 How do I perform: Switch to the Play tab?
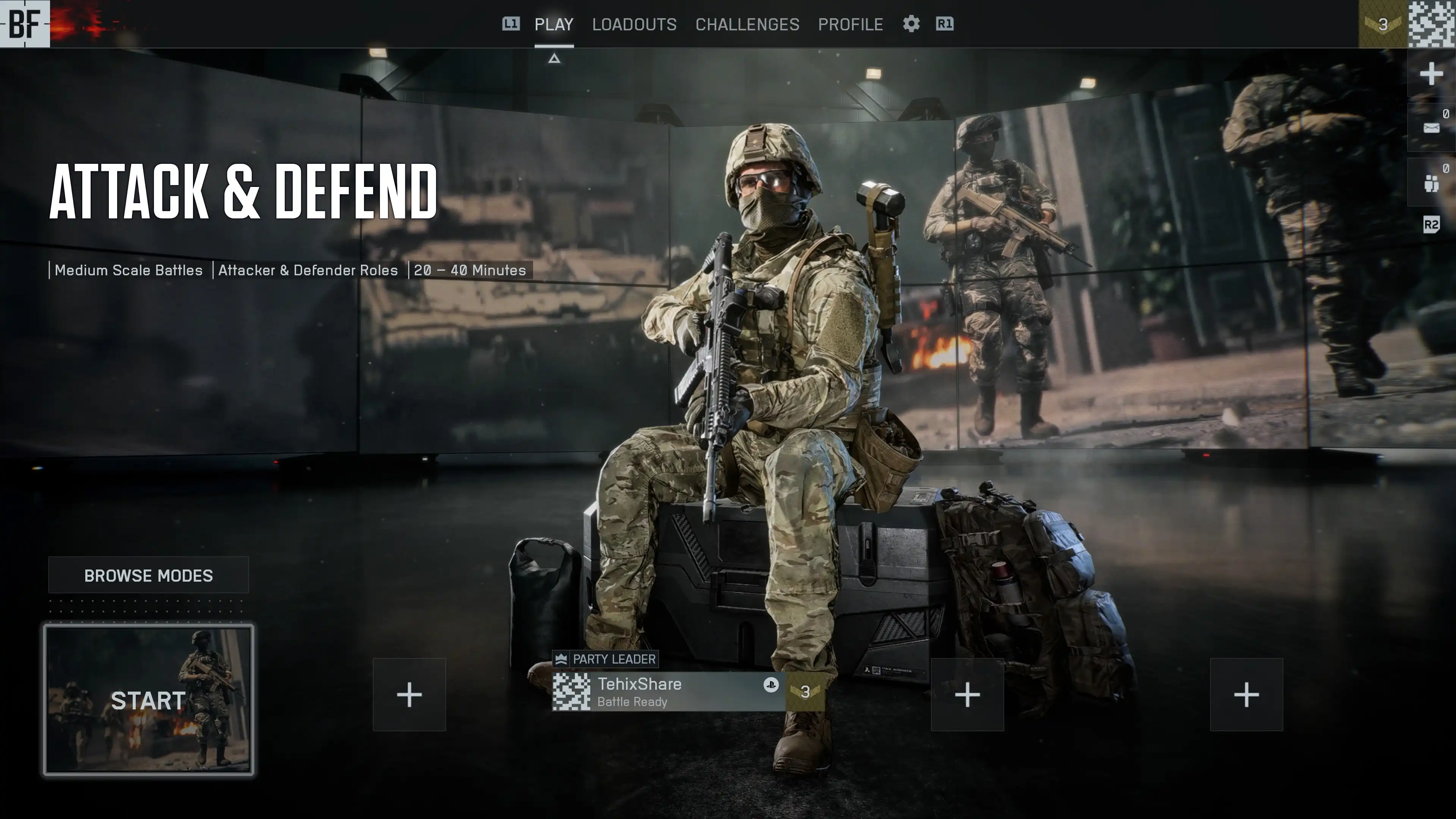pos(553,24)
